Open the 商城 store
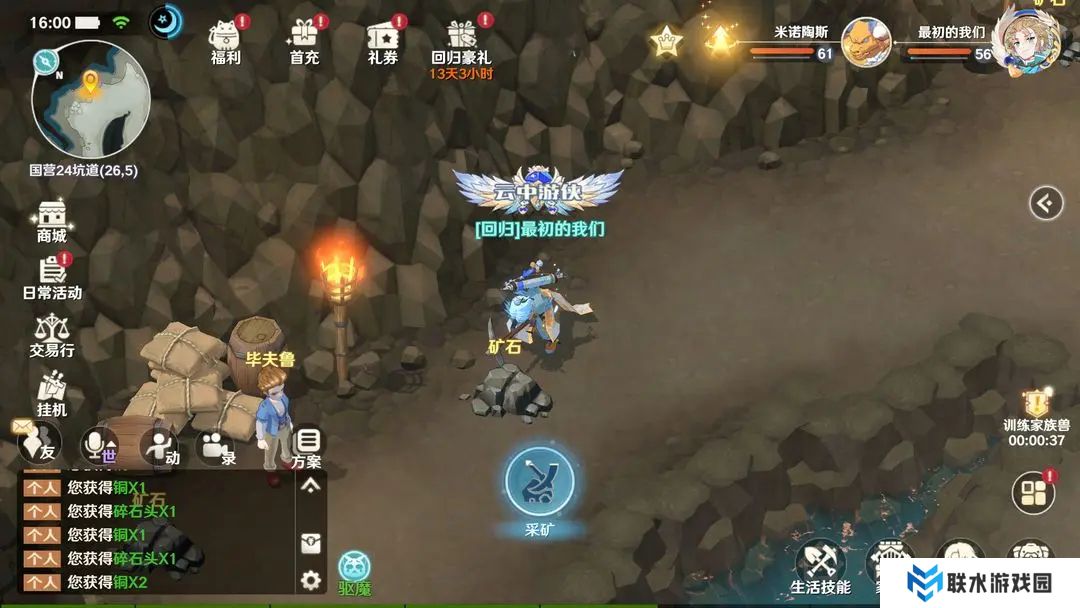Screen dimensions: 1080x608 coord(51,220)
